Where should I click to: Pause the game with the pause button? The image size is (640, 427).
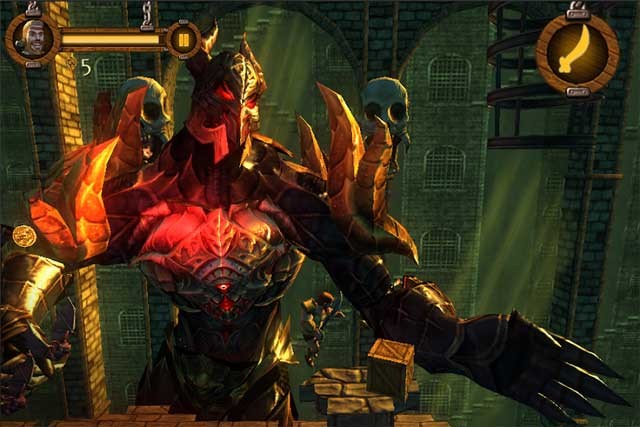click(x=183, y=40)
